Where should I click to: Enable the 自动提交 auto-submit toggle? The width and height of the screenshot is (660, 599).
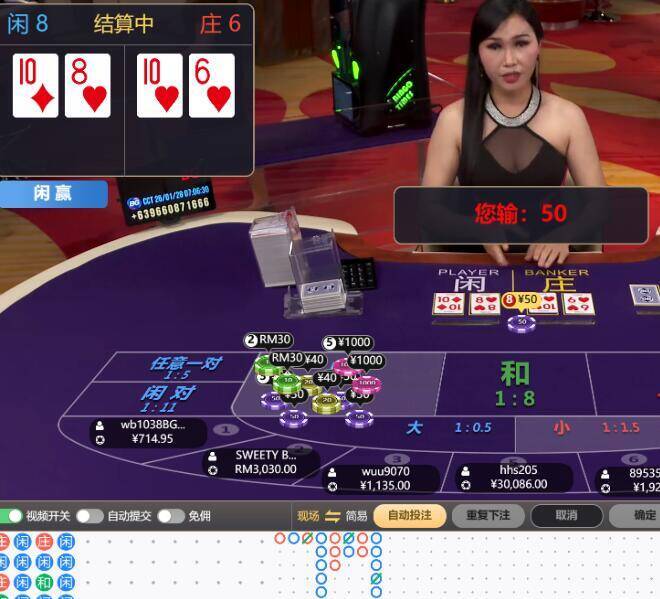pos(90,516)
